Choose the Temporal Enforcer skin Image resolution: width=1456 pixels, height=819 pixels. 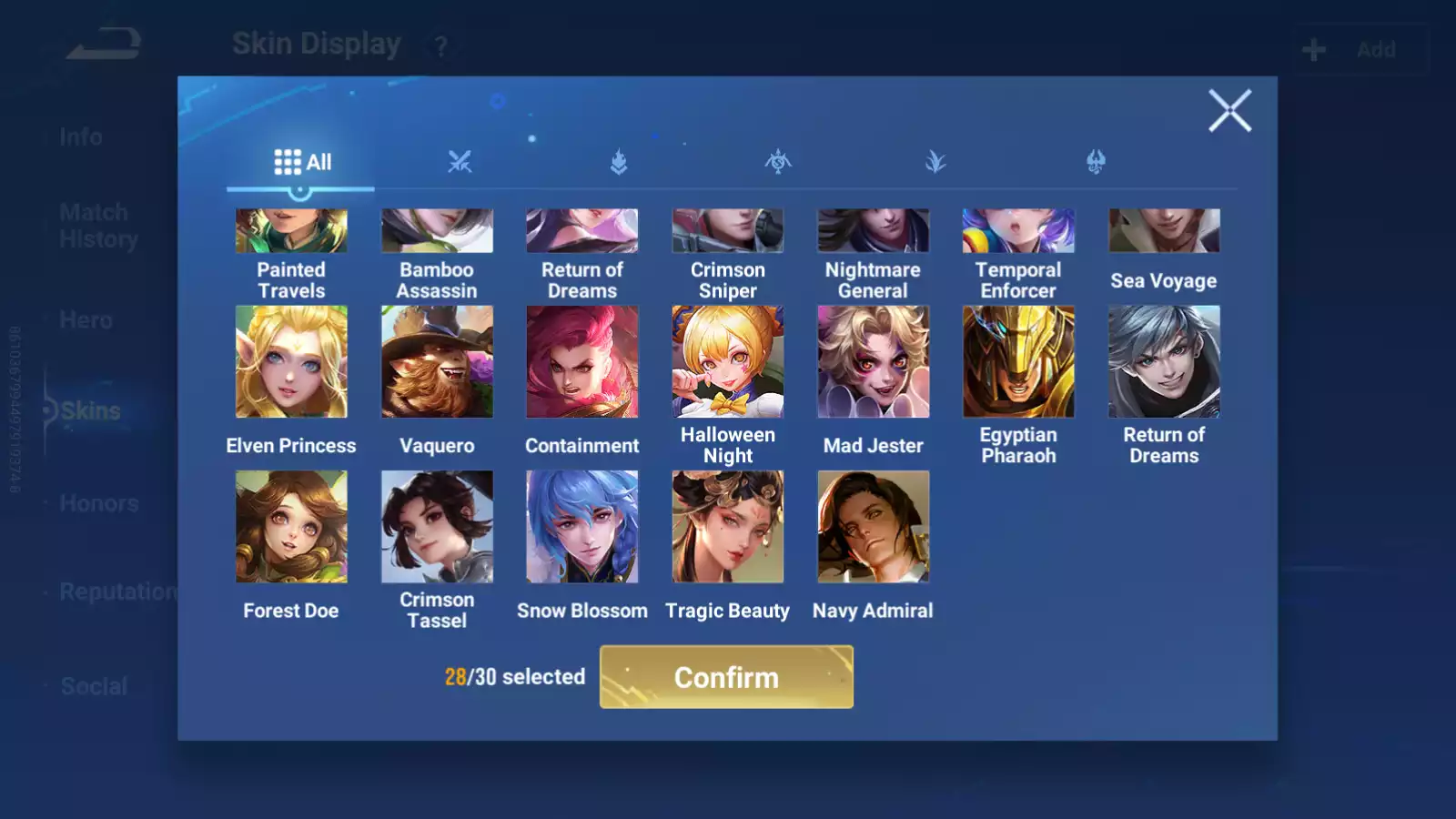[x=1018, y=231]
